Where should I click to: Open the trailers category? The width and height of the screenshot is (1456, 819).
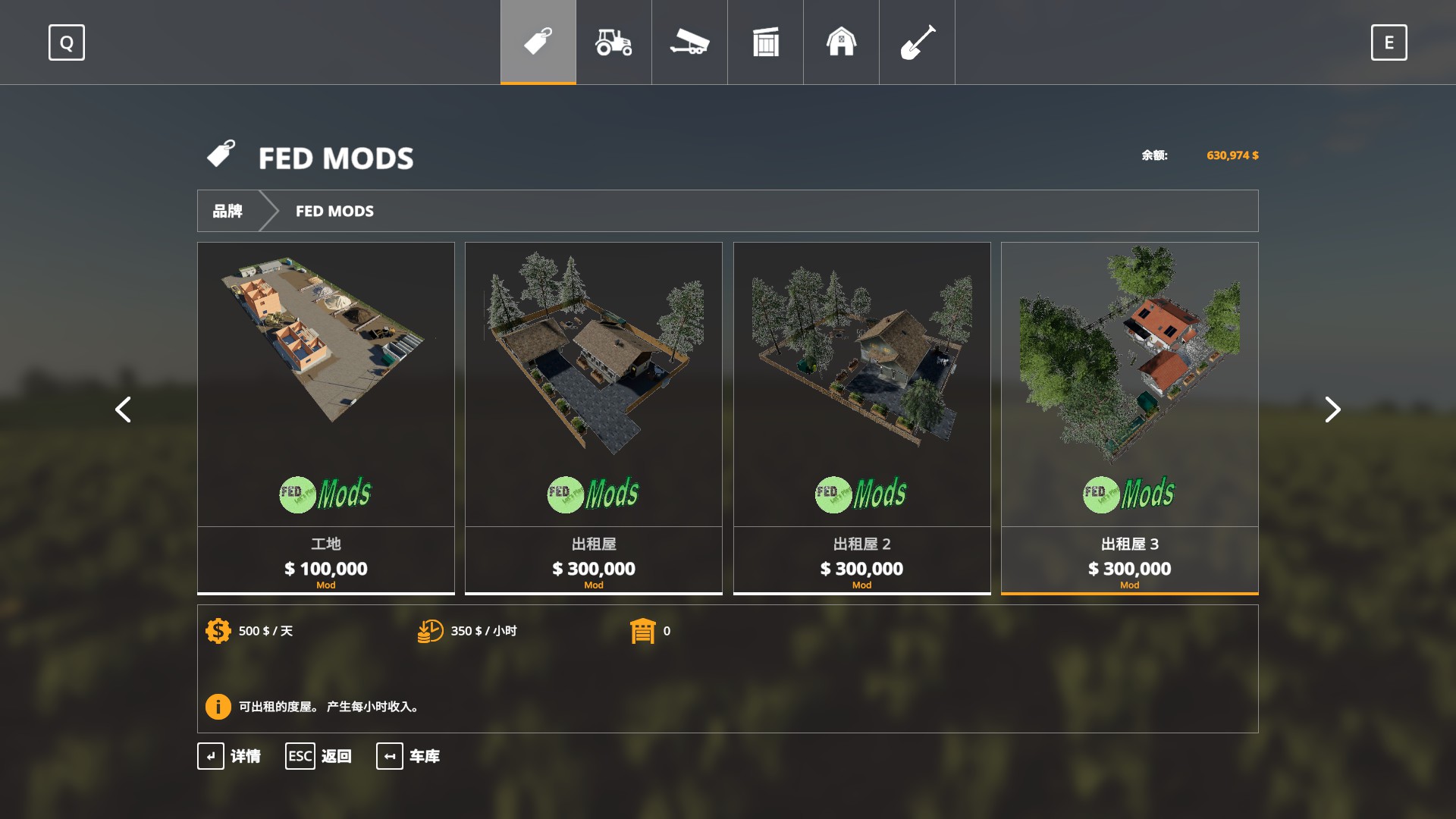[689, 42]
